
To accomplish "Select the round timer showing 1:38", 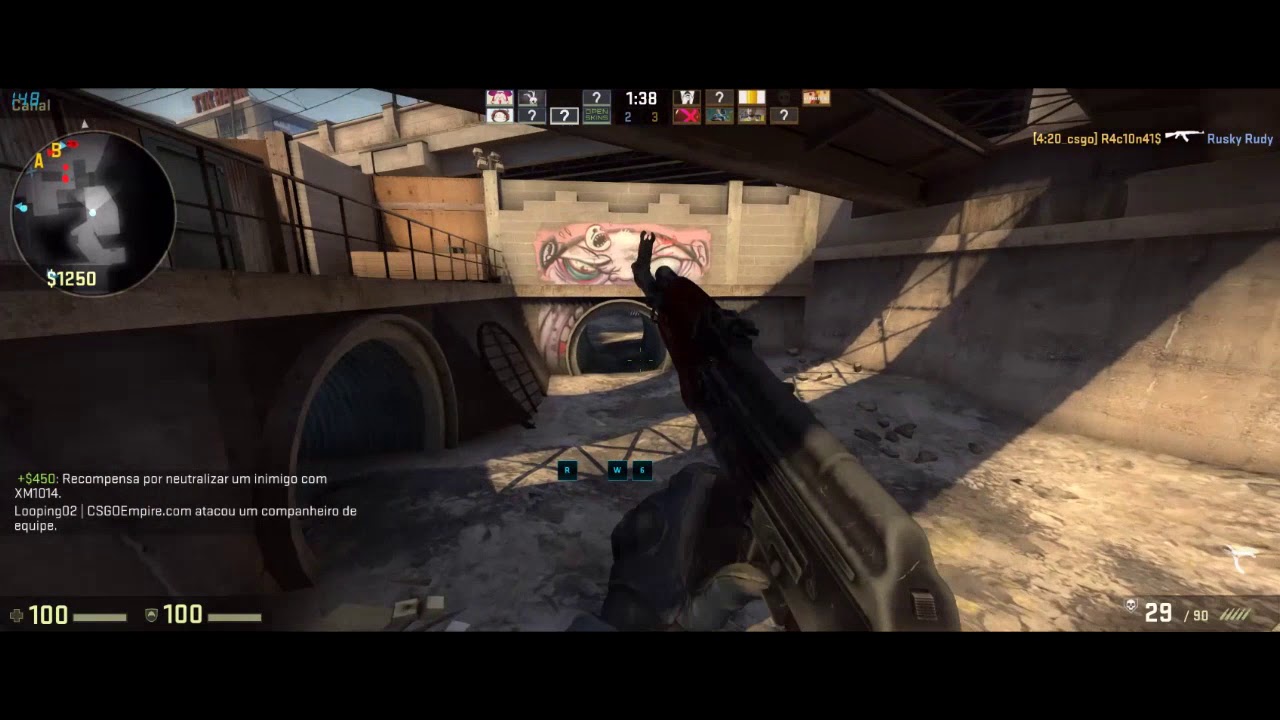I will pyautogui.click(x=640, y=98).
